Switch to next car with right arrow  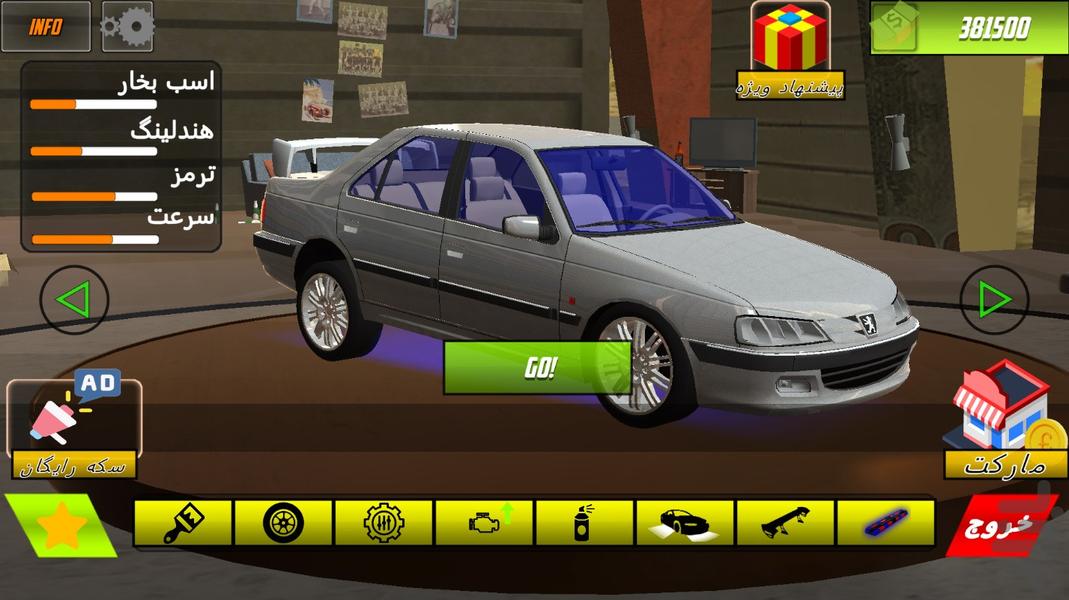(994, 299)
